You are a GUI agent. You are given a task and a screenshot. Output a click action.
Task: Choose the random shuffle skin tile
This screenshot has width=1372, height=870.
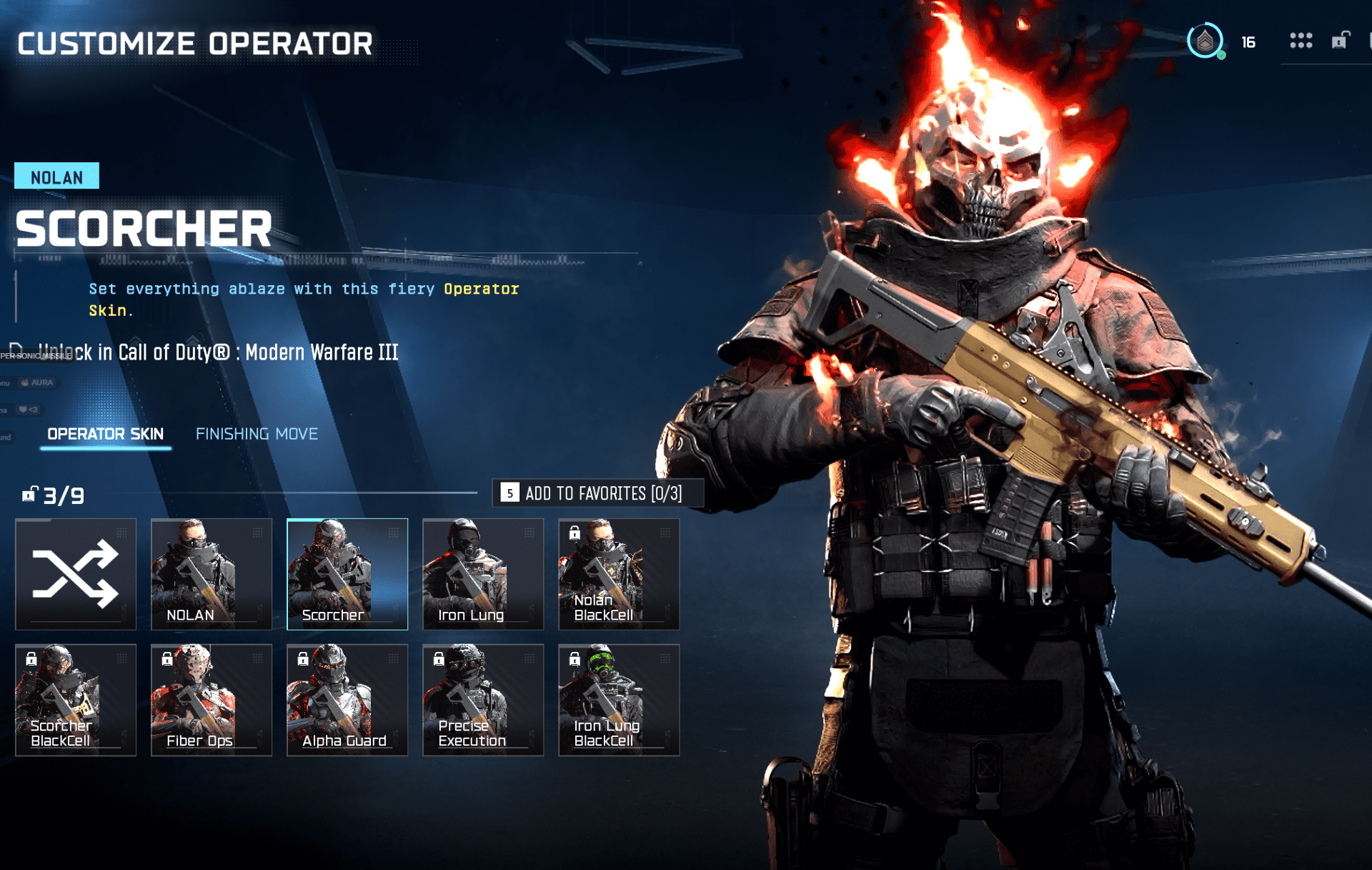click(x=76, y=574)
